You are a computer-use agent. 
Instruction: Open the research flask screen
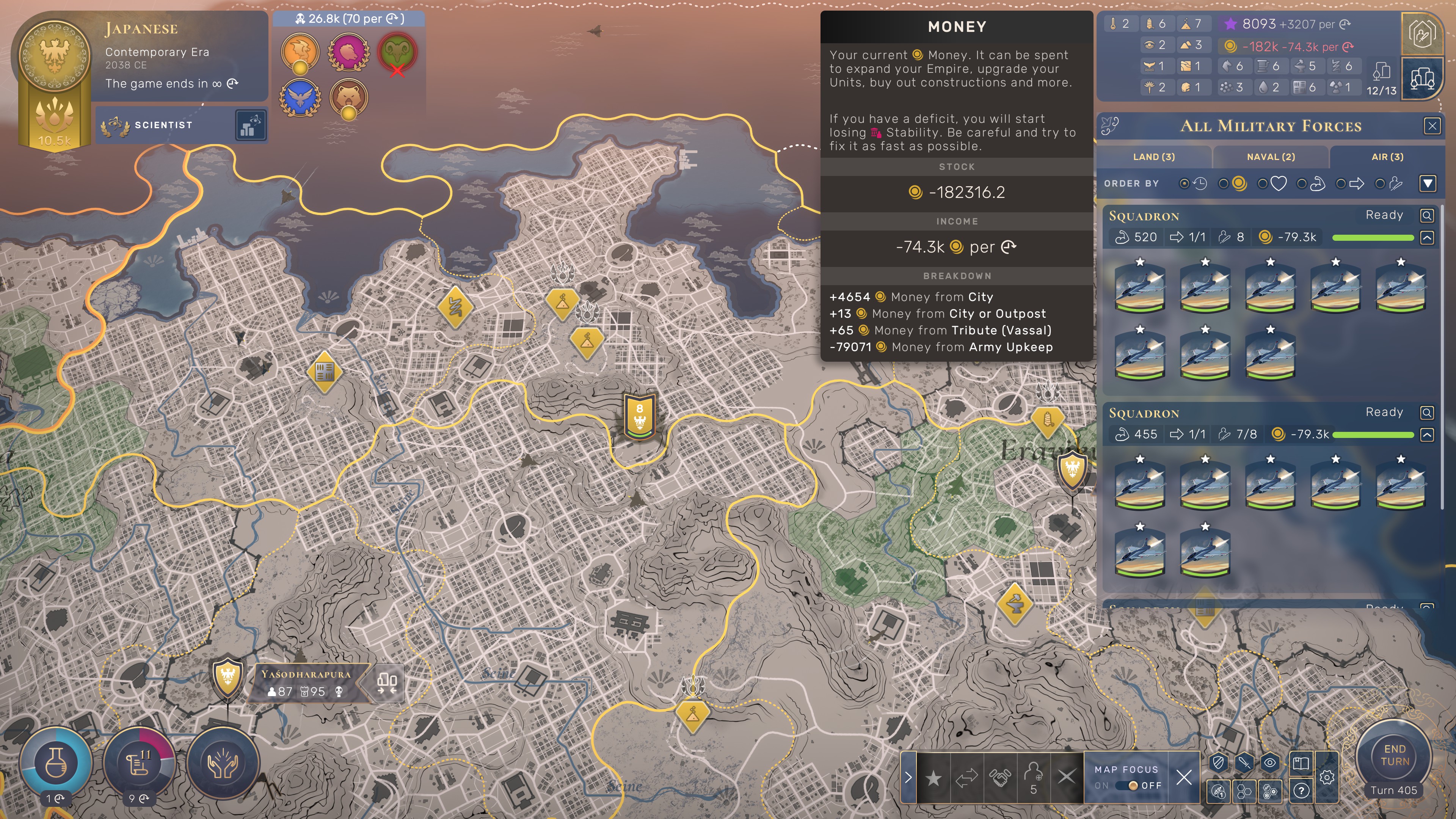[55, 763]
